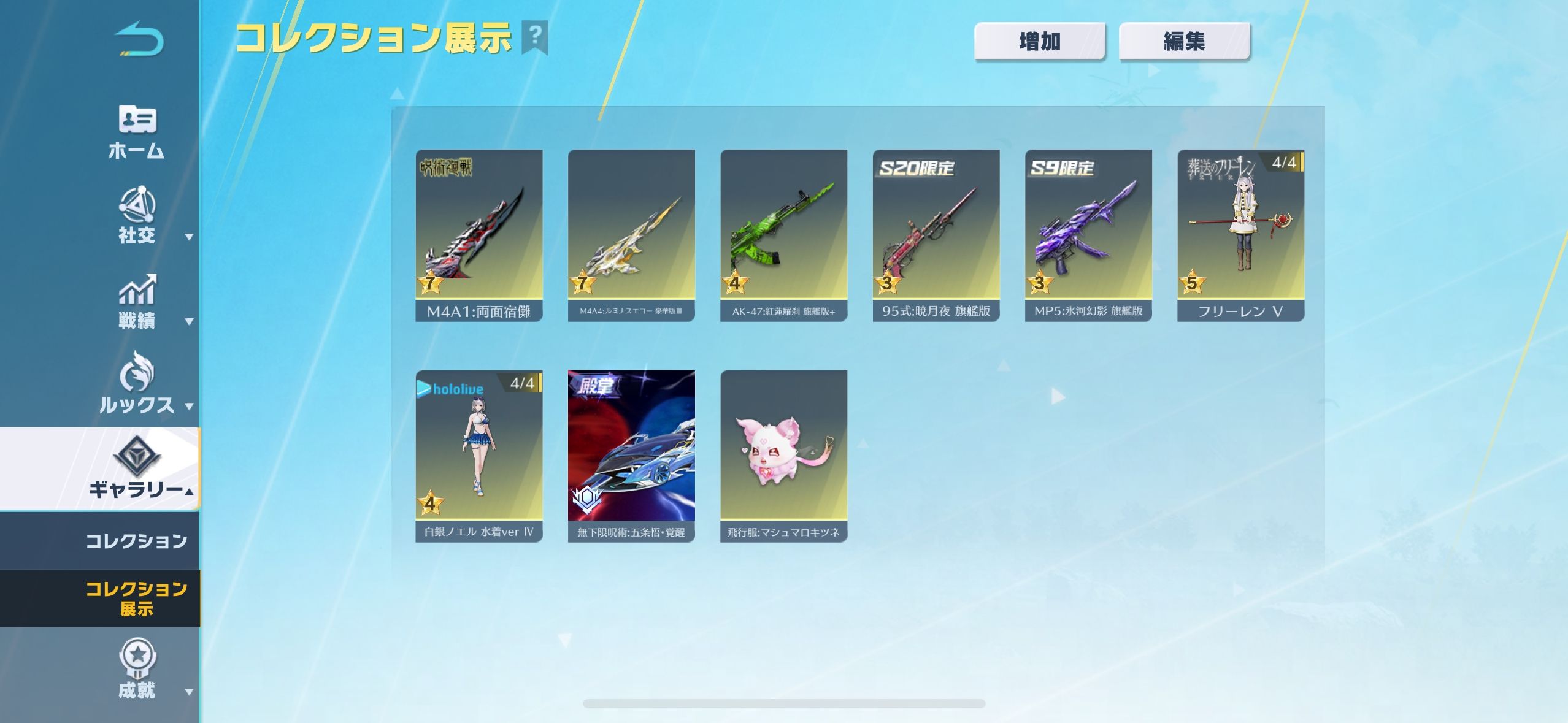Viewport: 1568px width, 723px height.
Task: Open the ルックス menu
Action: pyautogui.click(x=137, y=384)
